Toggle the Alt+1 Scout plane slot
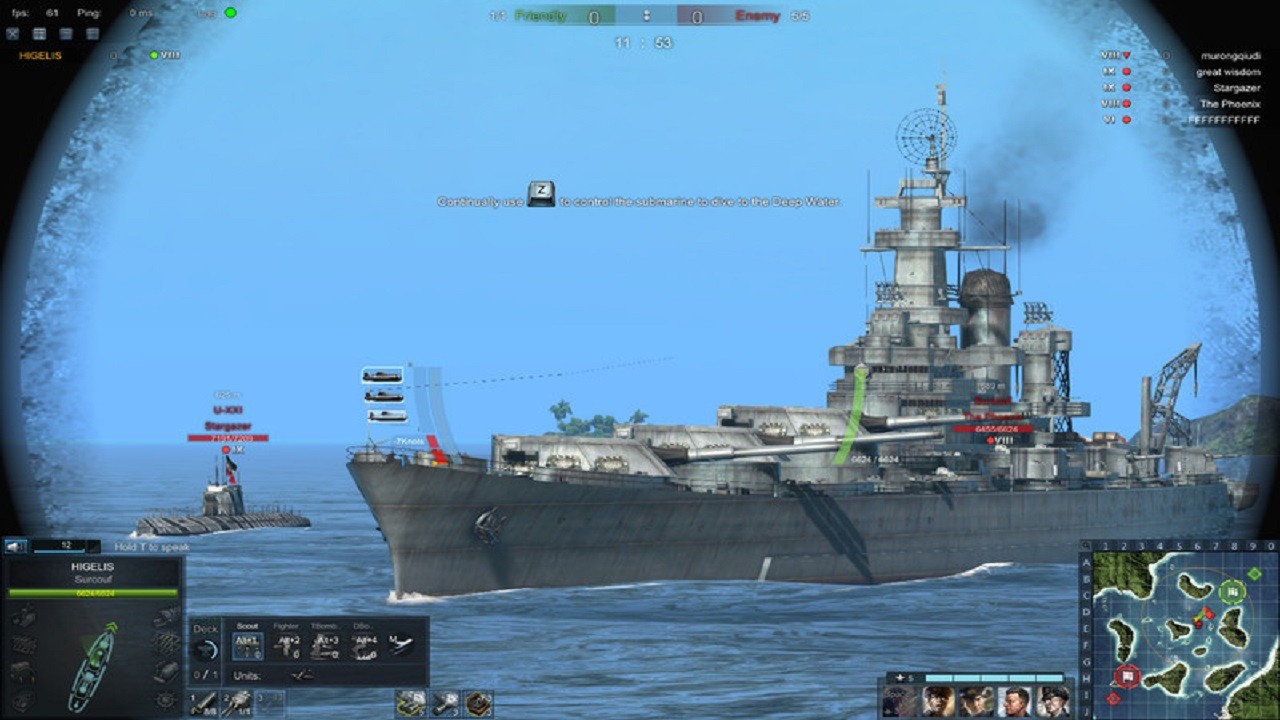This screenshot has width=1280, height=720. coord(248,645)
